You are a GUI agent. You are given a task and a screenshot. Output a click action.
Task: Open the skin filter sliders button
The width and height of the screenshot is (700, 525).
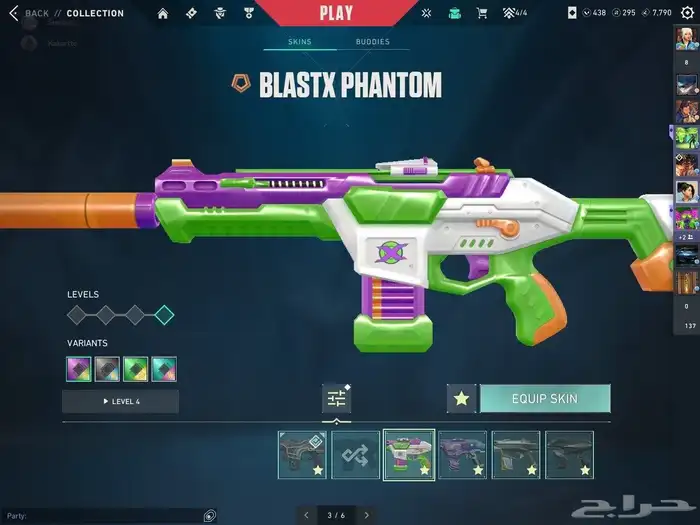point(337,399)
